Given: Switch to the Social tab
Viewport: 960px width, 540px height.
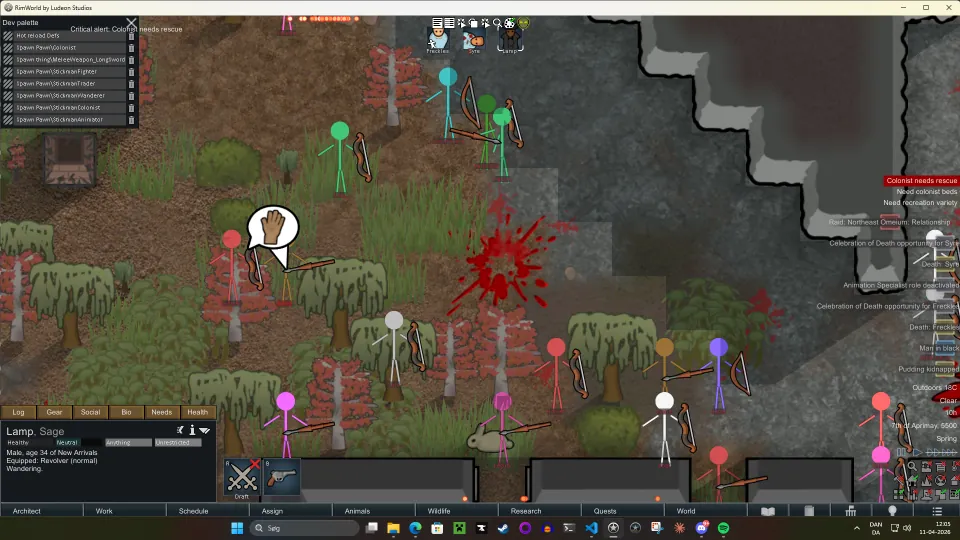Looking at the screenshot, I should click(x=90, y=412).
